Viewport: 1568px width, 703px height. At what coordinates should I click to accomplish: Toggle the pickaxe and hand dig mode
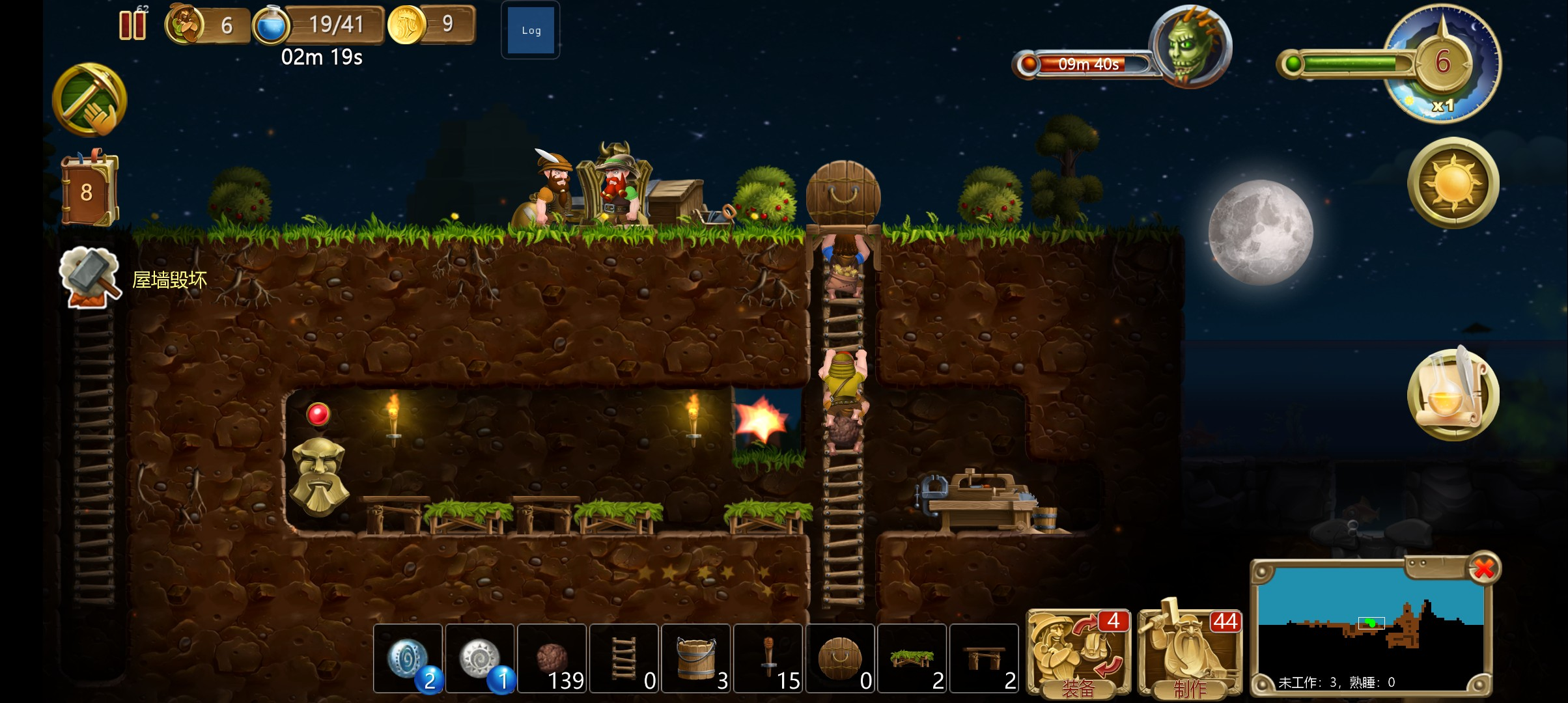point(90,100)
